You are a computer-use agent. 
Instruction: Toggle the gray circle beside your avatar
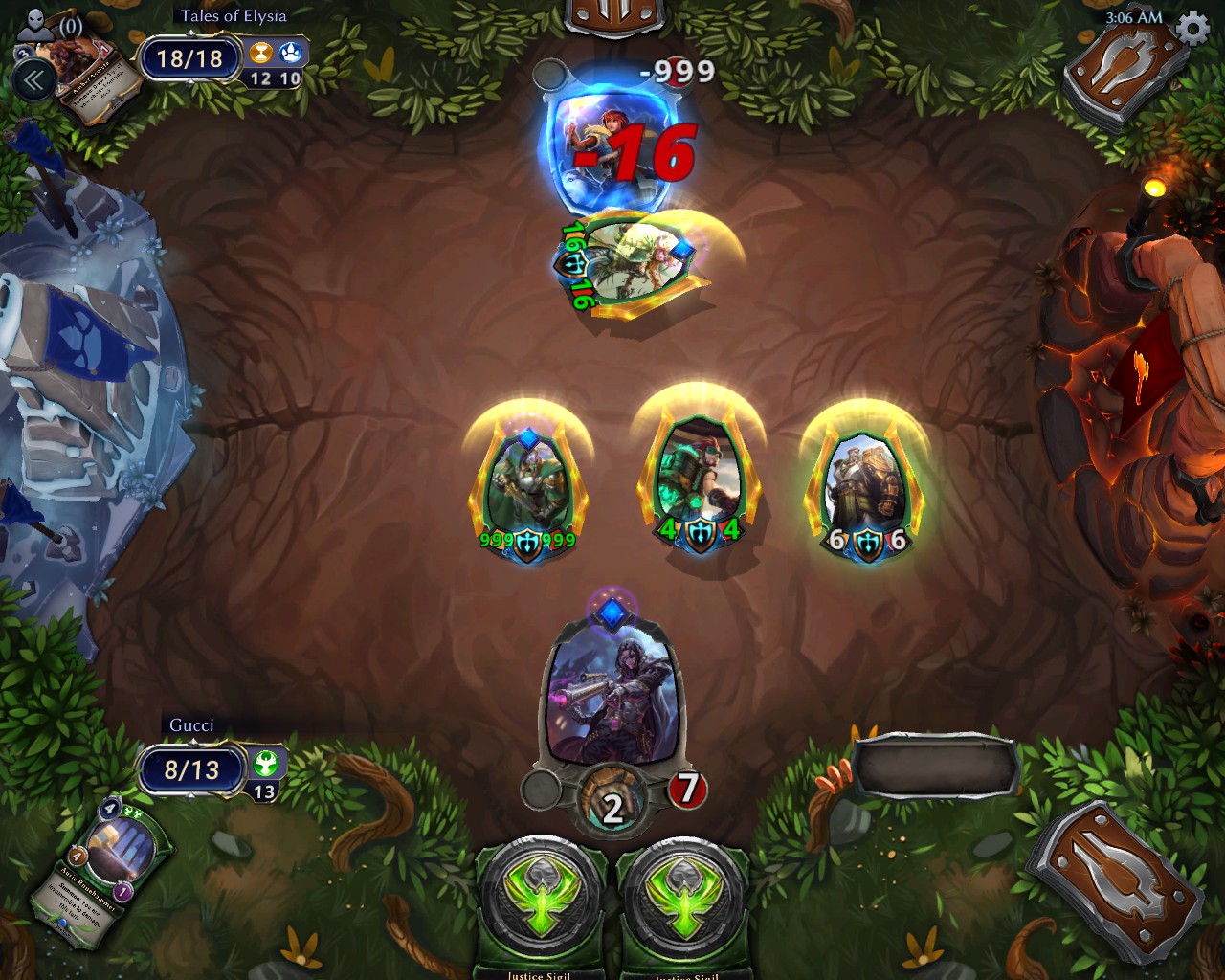coord(540,788)
